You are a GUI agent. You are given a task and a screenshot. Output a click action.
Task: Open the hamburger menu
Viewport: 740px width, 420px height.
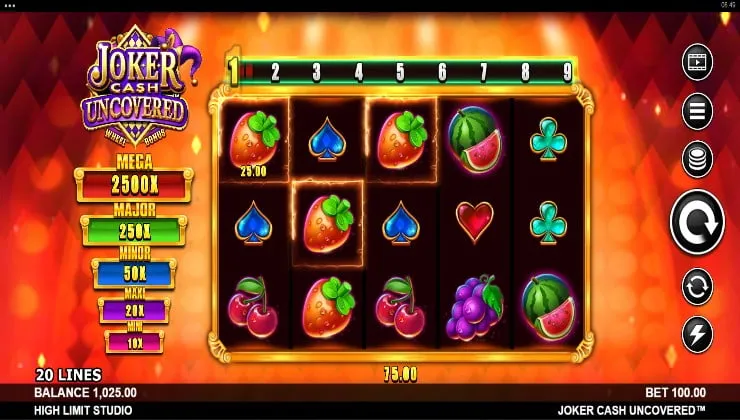pos(697,110)
